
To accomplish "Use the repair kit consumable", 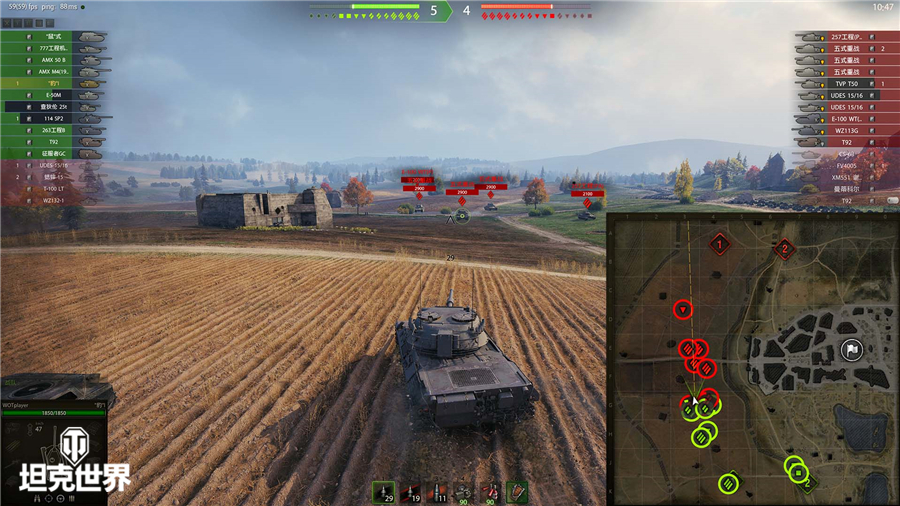I will pos(463,492).
